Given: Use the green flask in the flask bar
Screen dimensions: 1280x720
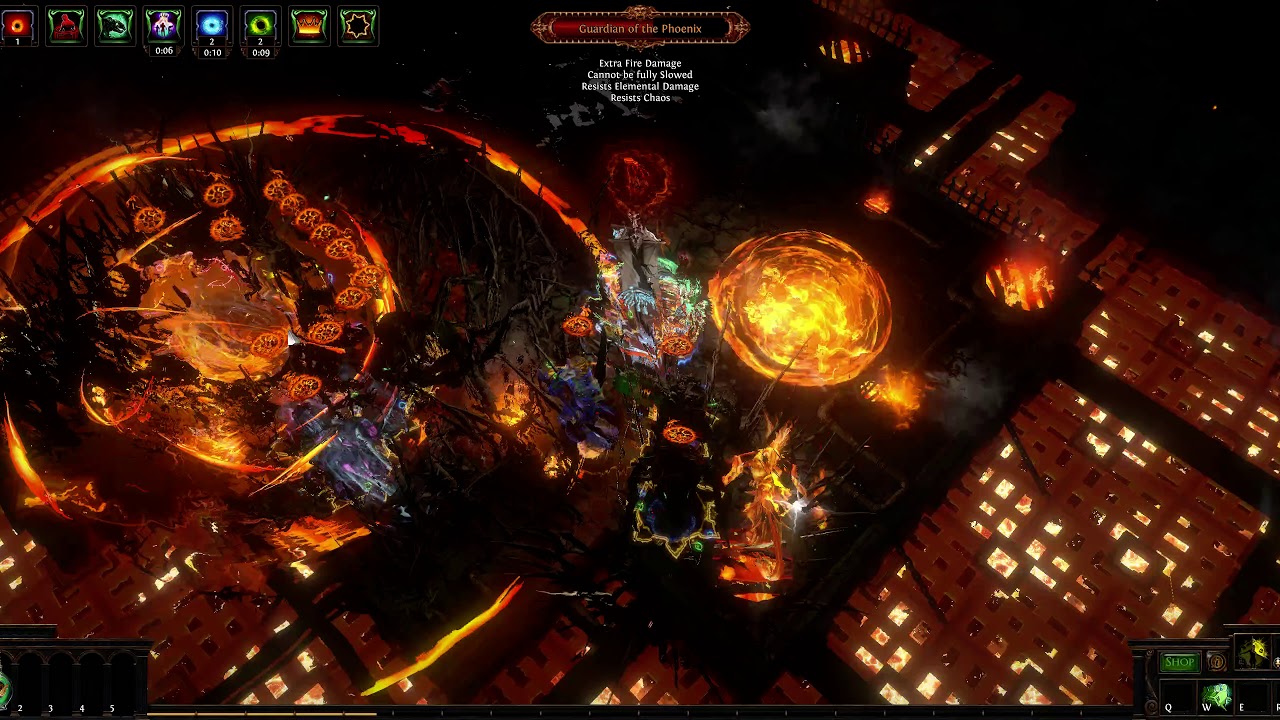Looking at the screenshot, I should point(4,688).
